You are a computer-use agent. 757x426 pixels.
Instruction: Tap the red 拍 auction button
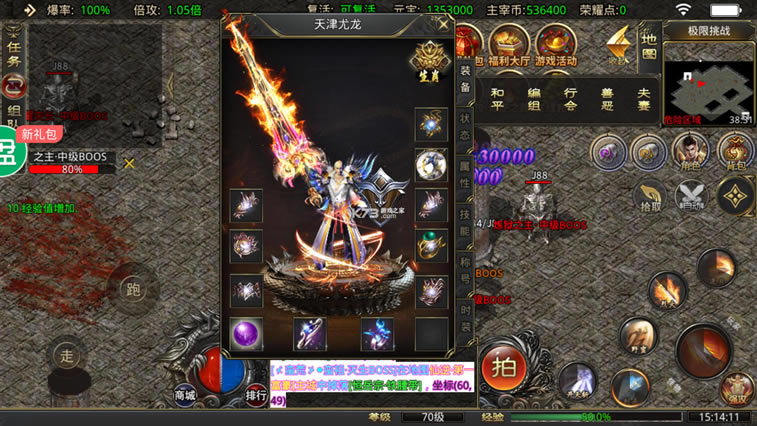pyautogui.click(x=504, y=366)
